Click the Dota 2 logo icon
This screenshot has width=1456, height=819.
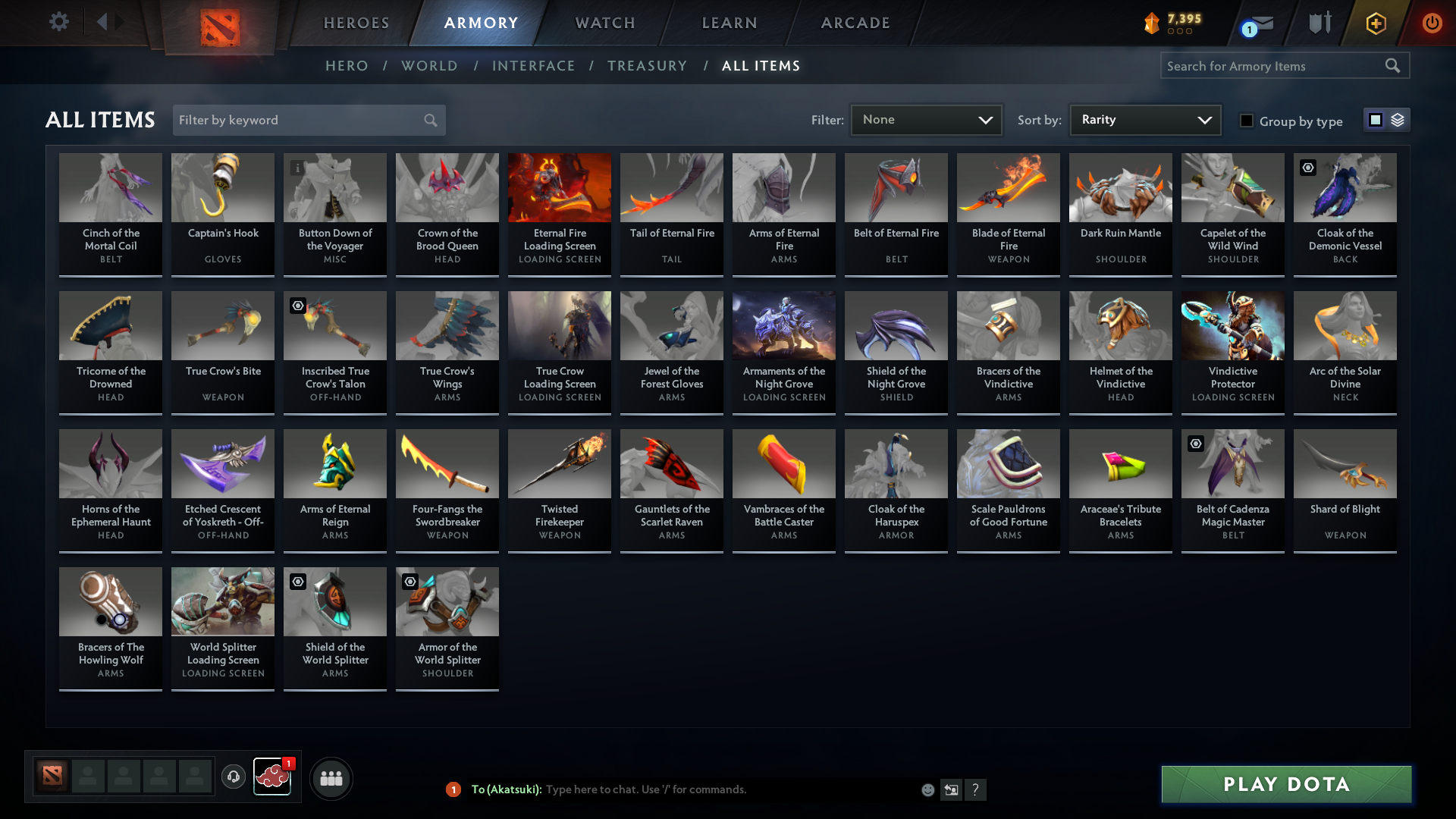[220, 24]
